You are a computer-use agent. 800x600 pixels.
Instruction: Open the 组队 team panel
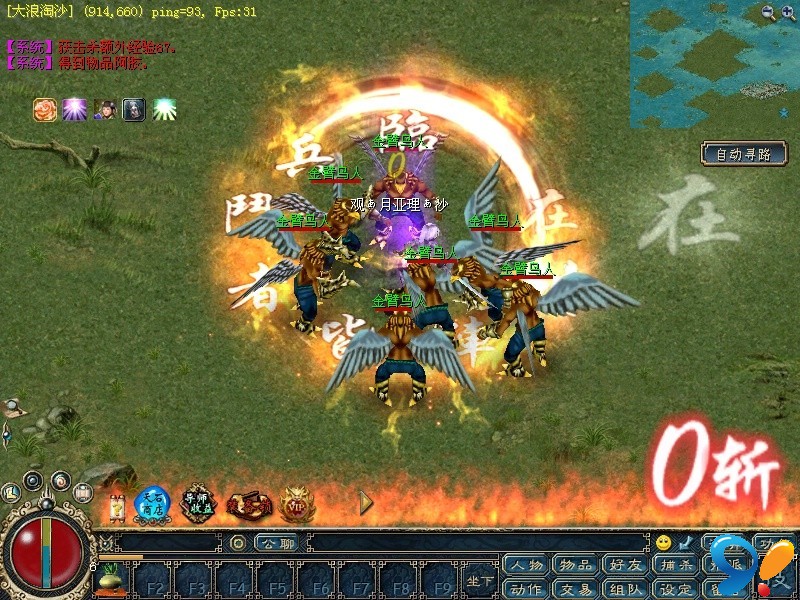(626, 588)
